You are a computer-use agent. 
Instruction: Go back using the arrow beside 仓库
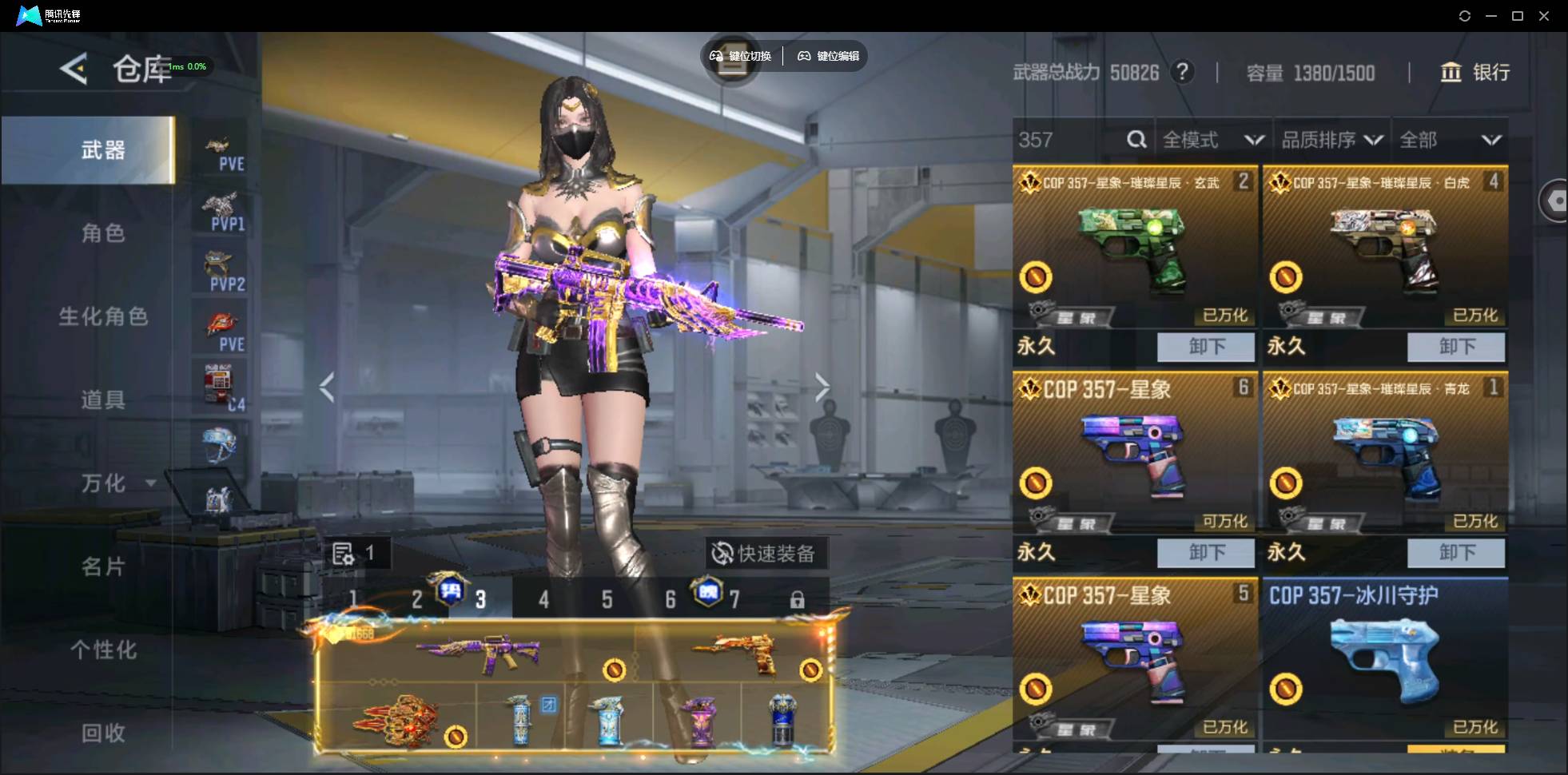point(74,70)
